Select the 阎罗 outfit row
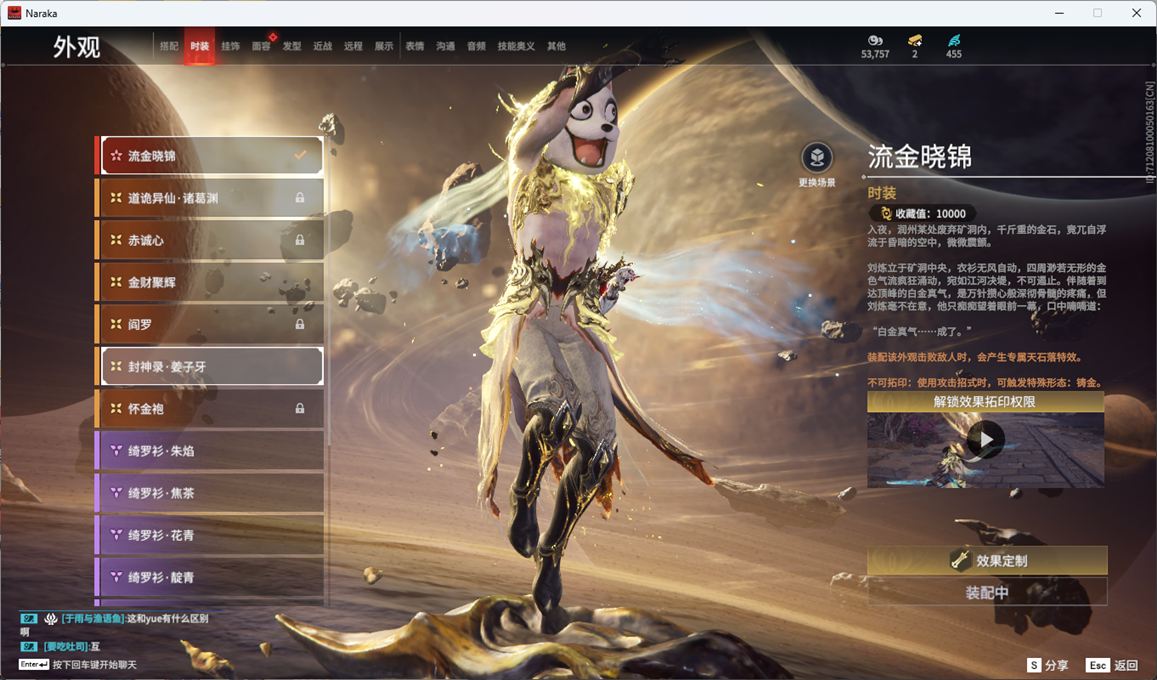 [210, 324]
